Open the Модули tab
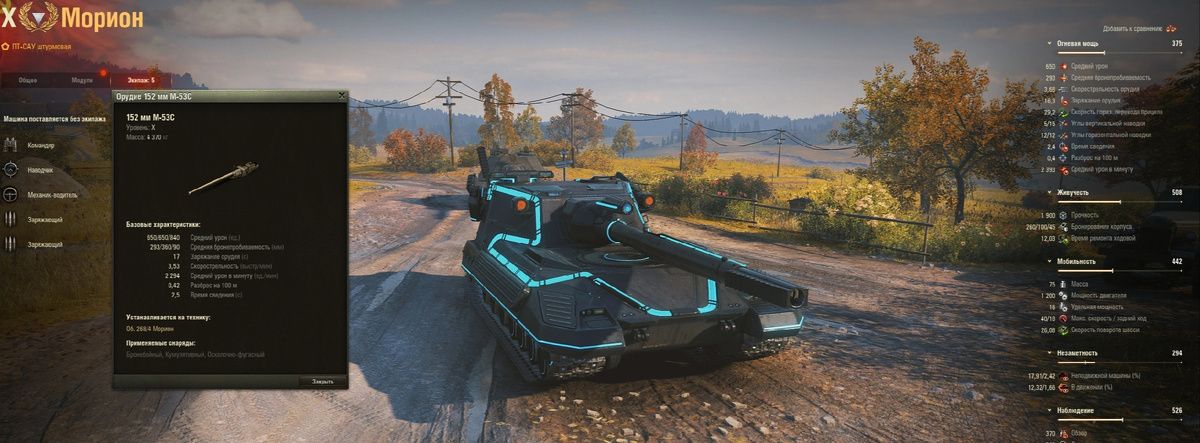This screenshot has width=1200, height=443. tap(82, 79)
